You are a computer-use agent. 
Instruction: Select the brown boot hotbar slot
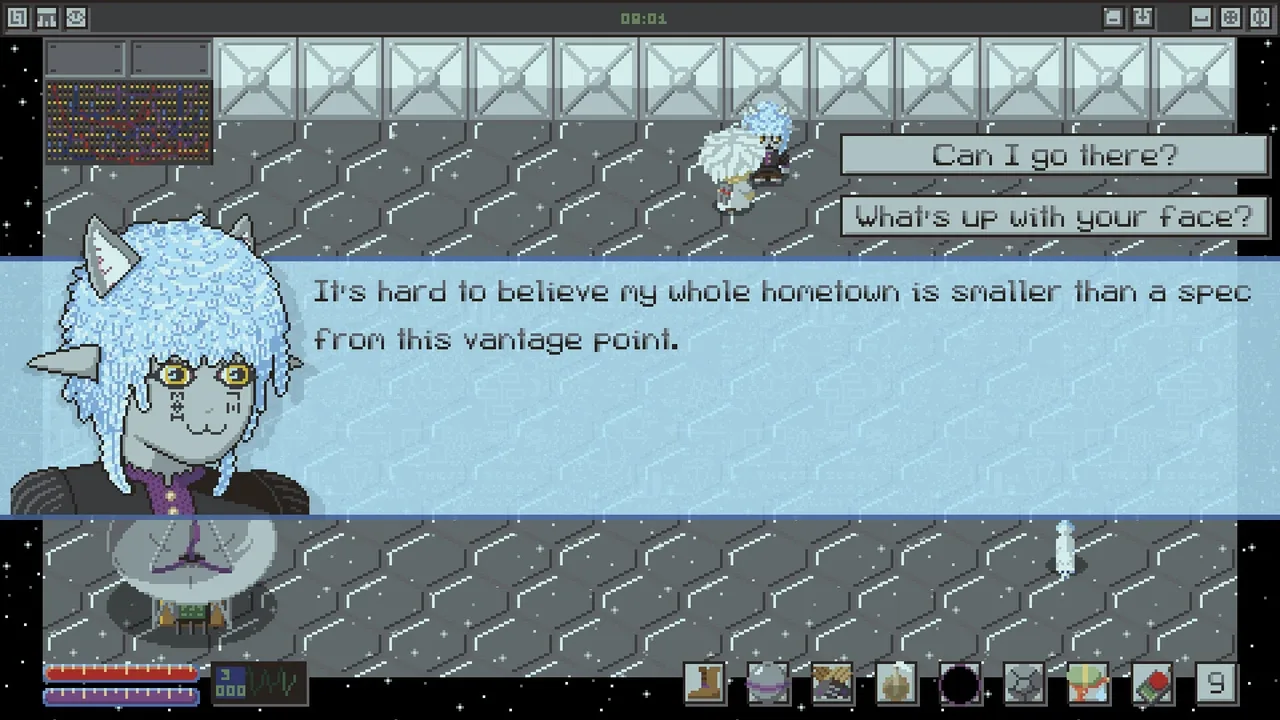click(x=704, y=684)
